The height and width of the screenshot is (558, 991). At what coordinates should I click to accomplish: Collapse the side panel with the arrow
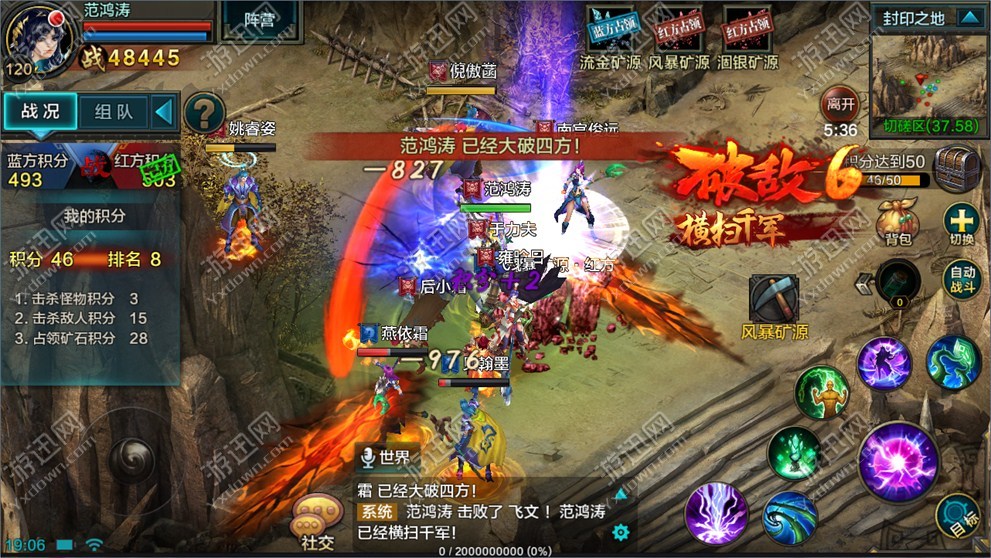pos(163,112)
